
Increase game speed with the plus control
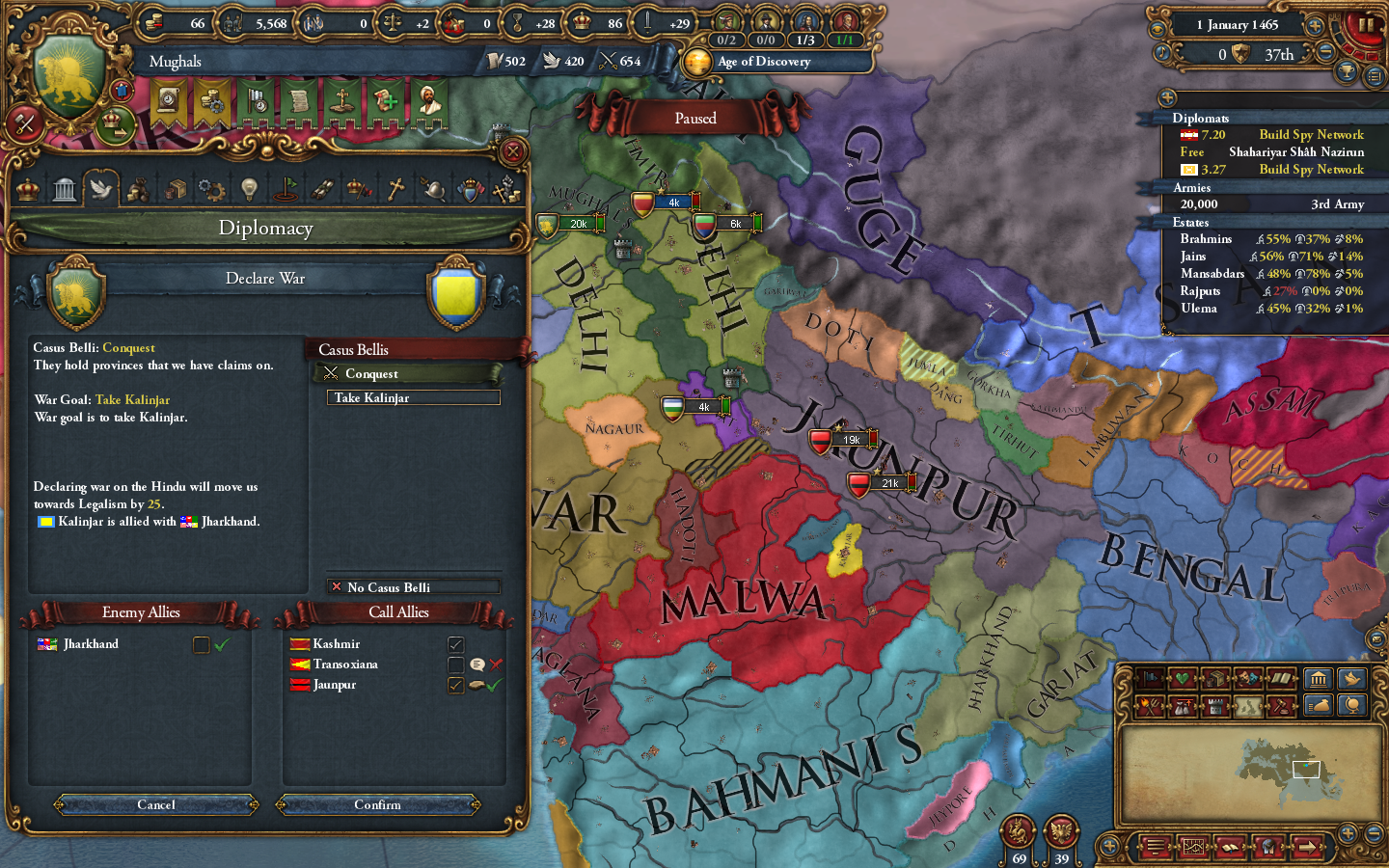[x=1316, y=26]
